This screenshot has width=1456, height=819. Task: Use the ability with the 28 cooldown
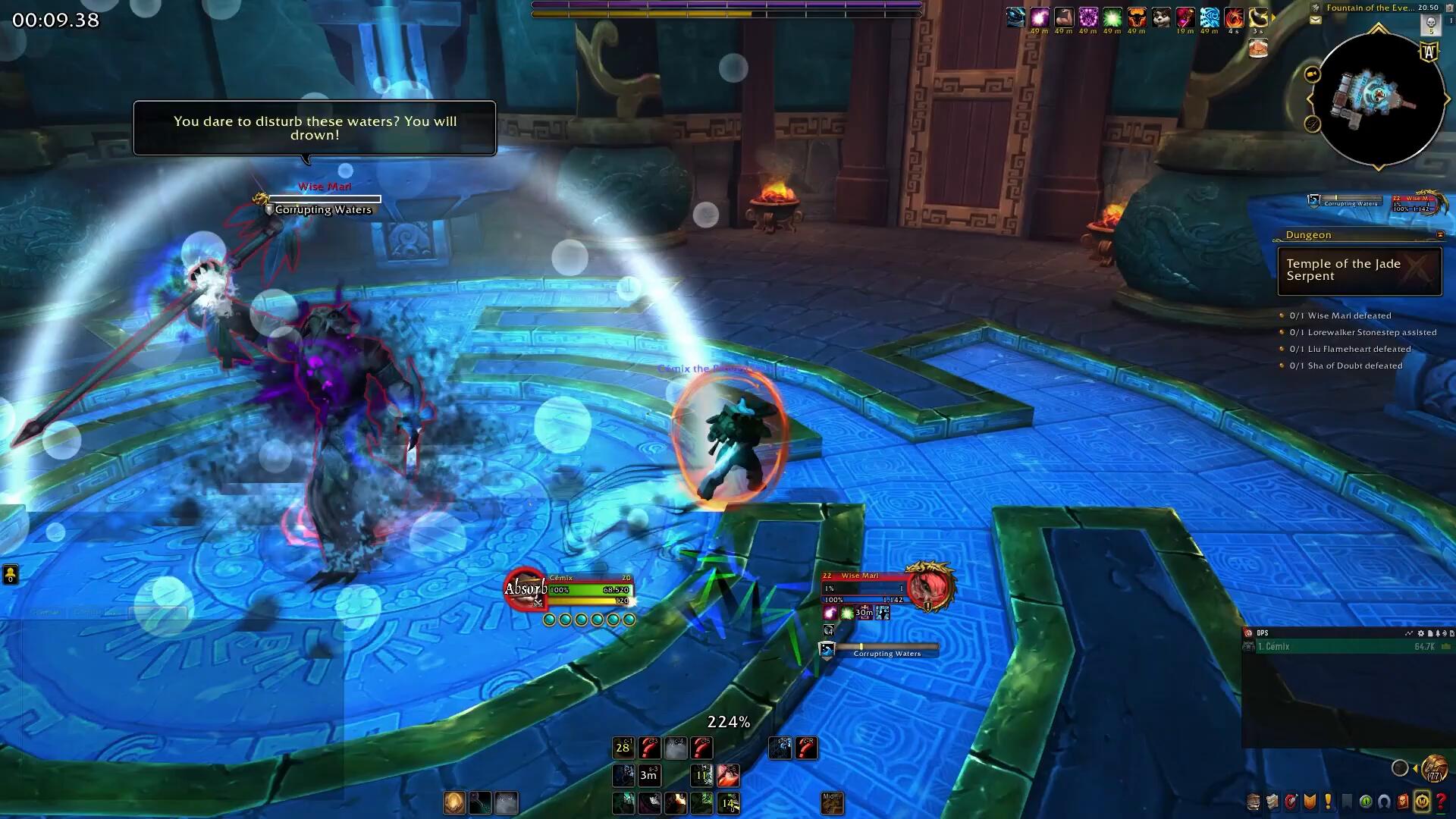pos(623,748)
